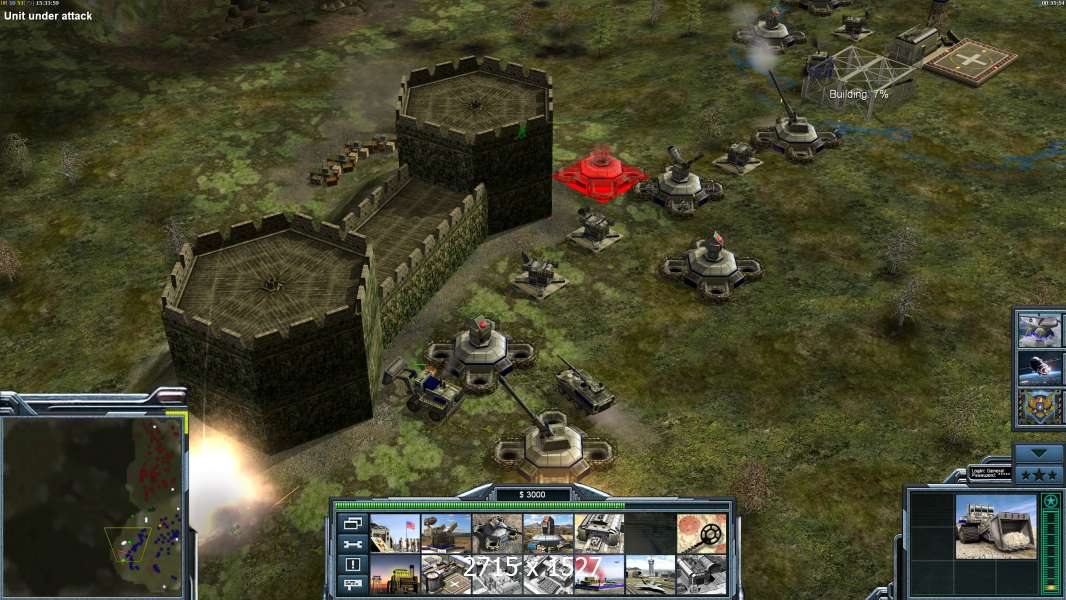
Task: Build the Barracks with the American flag
Action: point(394,533)
